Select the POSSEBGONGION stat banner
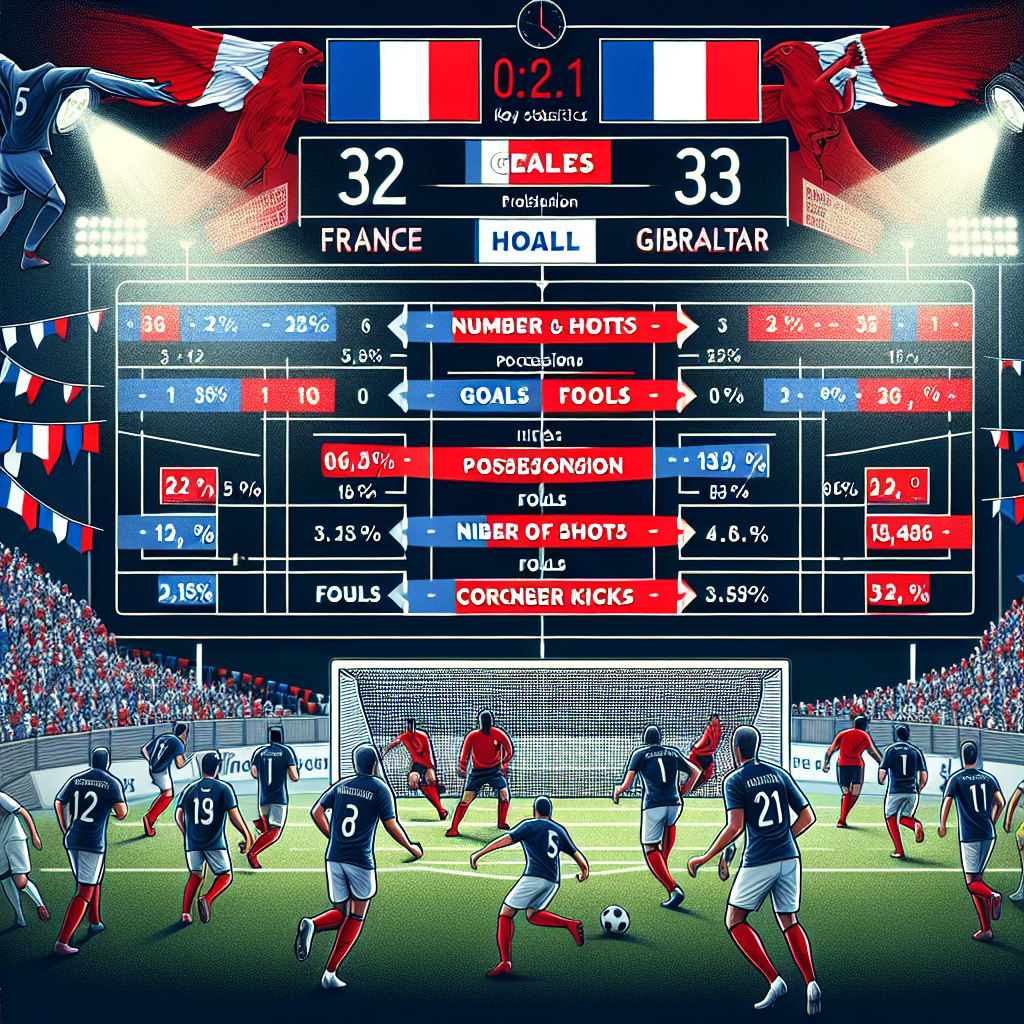 (x=541, y=465)
